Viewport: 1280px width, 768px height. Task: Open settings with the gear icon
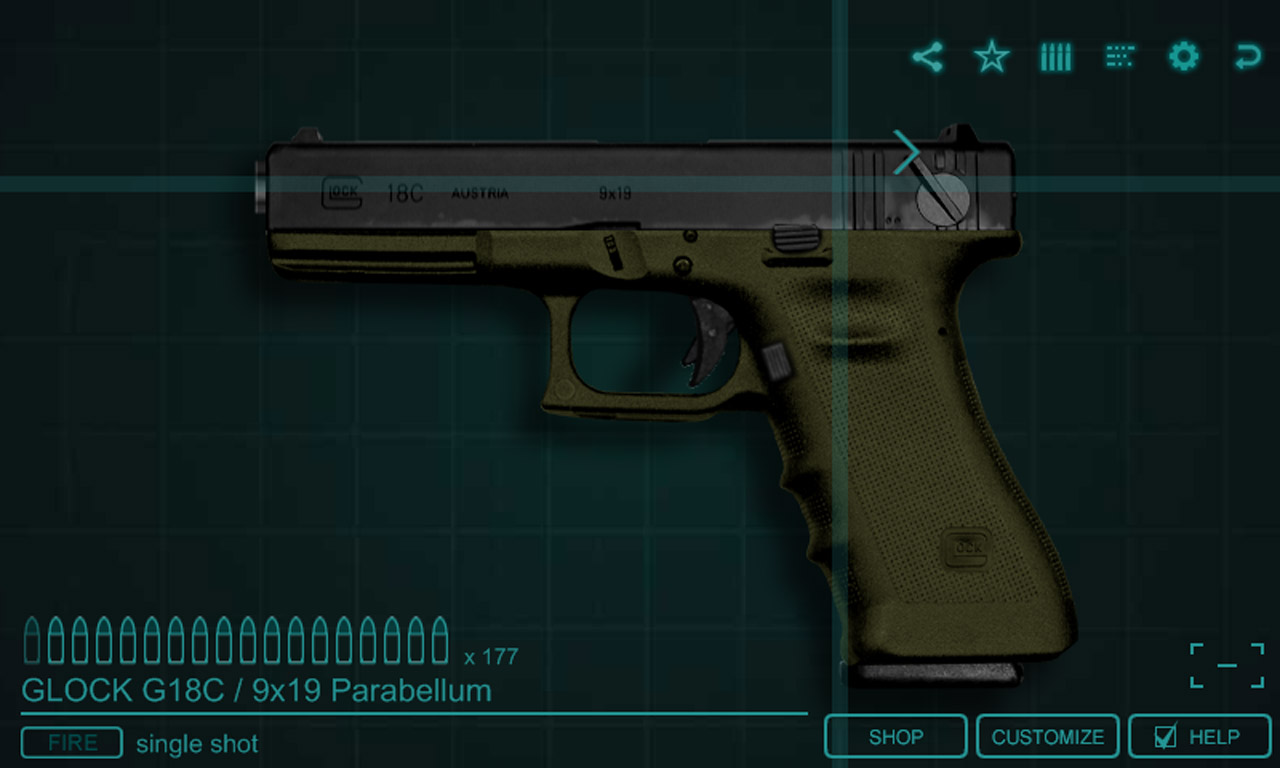click(1183, 57)
